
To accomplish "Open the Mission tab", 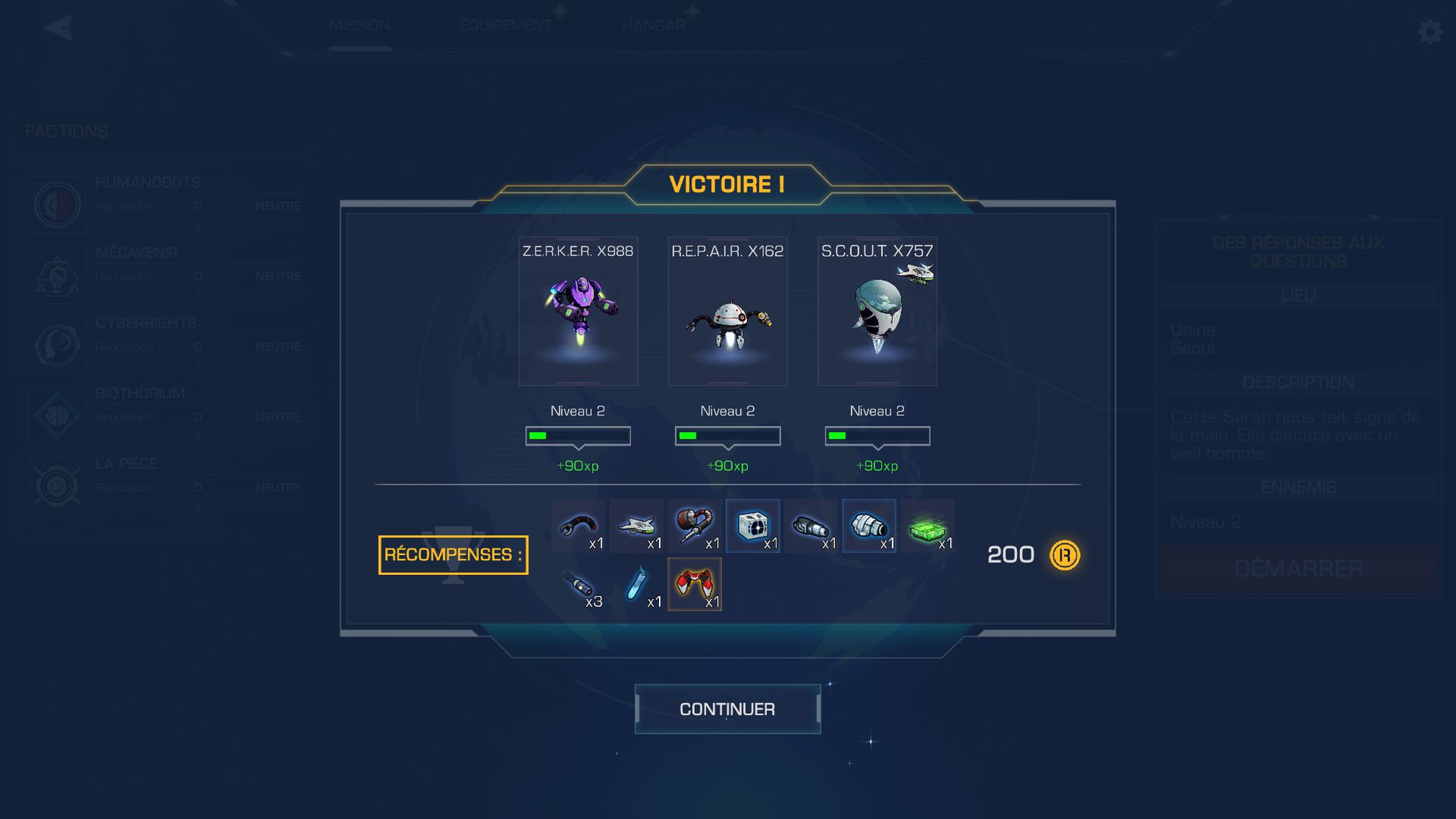I will click(360, 24).
